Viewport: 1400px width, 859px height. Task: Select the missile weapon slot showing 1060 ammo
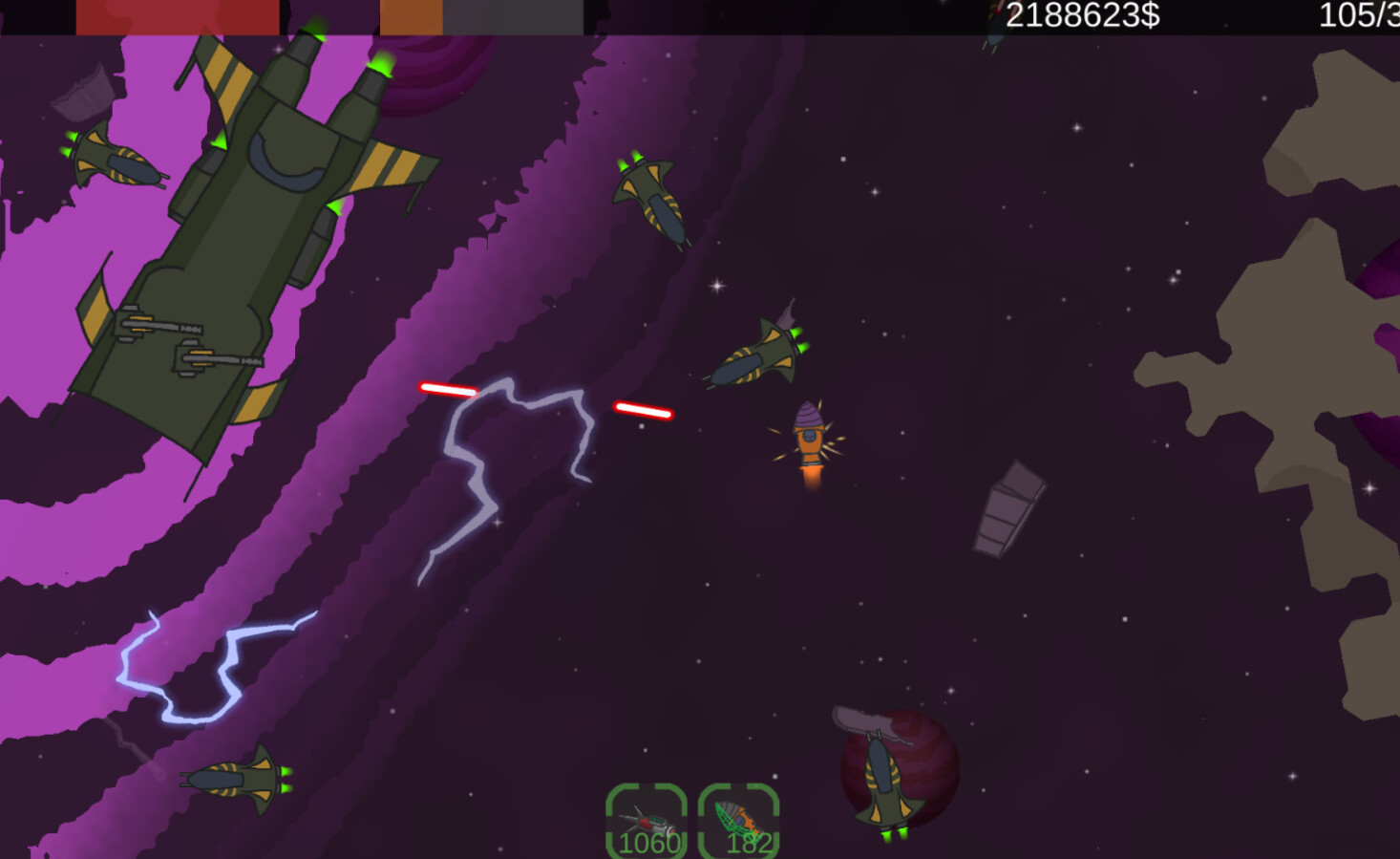click(647, 820)
